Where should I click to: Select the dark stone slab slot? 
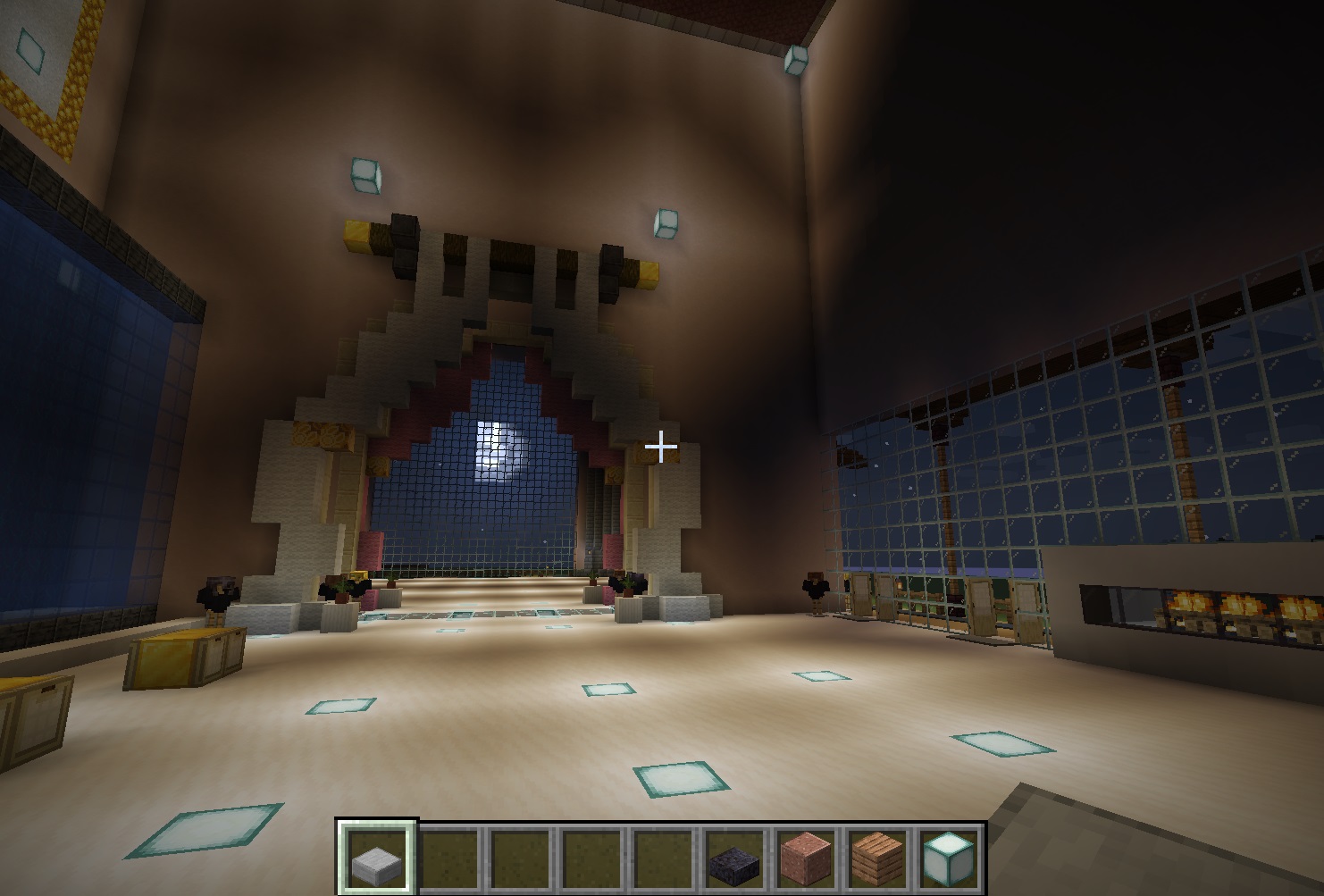click(733, 859)
